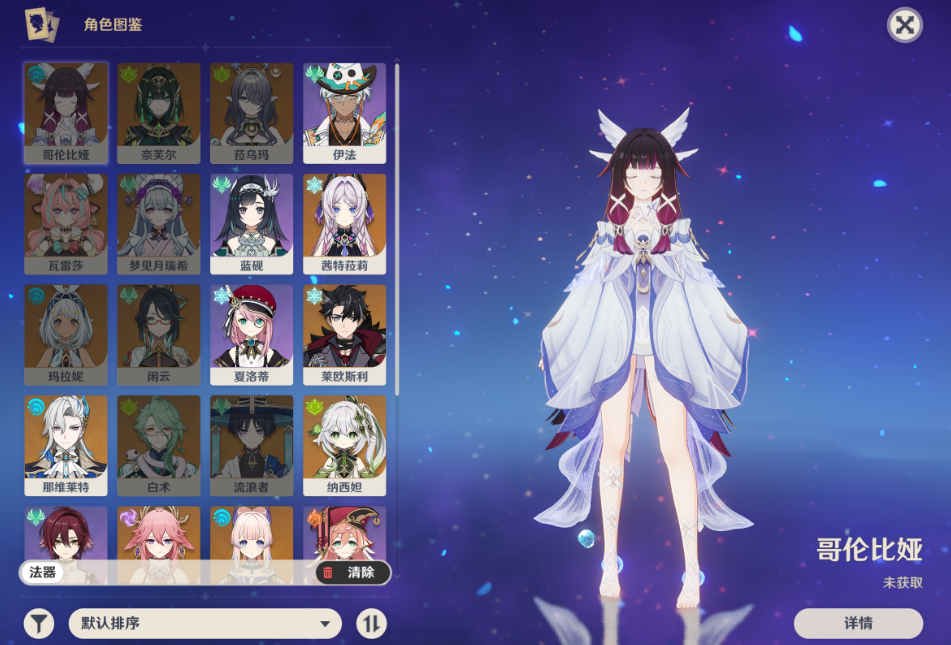The height and width of the screenshot is (645, 951).
Task: Choose the 奈芙尔 character card
Action: point(159,113)
